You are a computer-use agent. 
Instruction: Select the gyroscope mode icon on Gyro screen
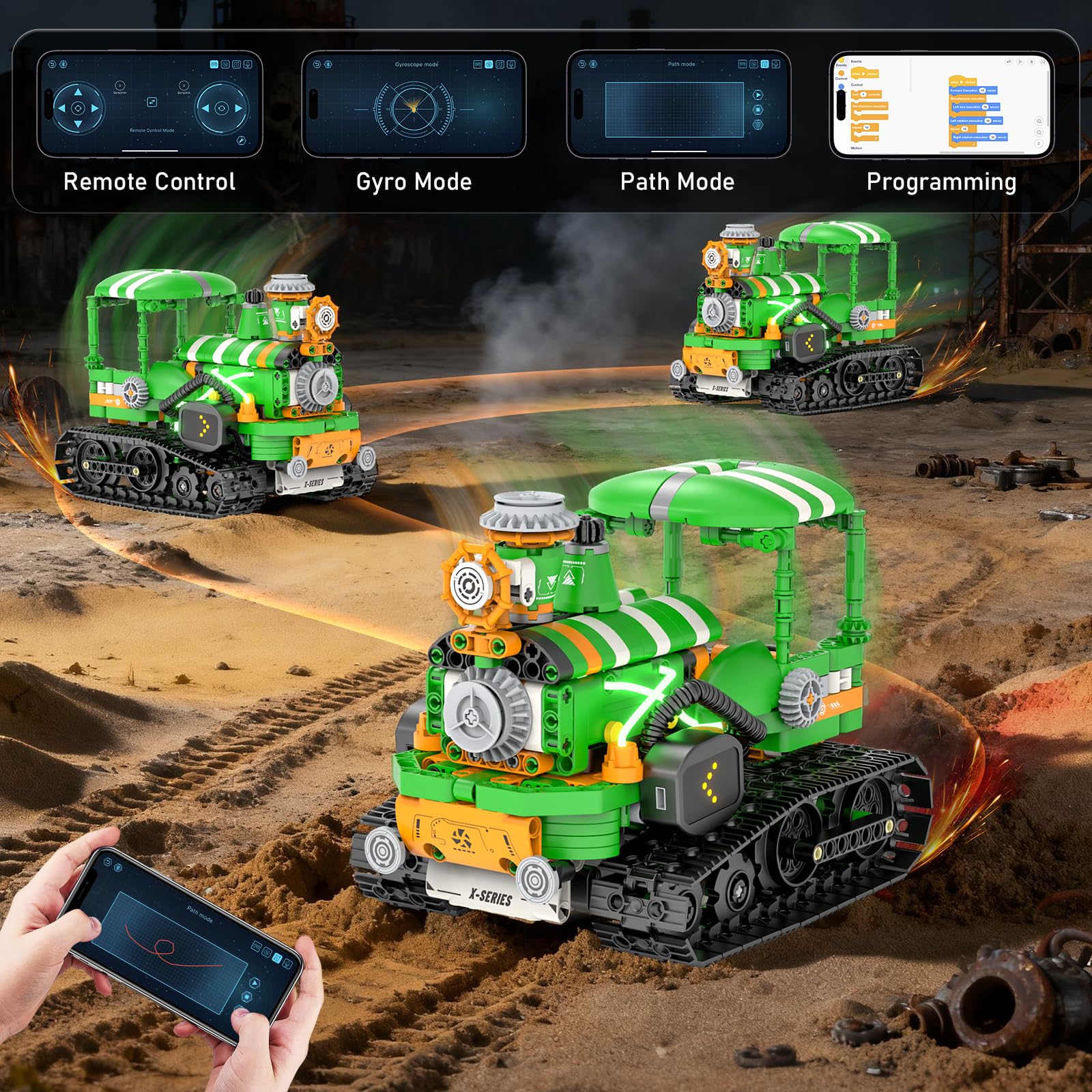[489, 64]
